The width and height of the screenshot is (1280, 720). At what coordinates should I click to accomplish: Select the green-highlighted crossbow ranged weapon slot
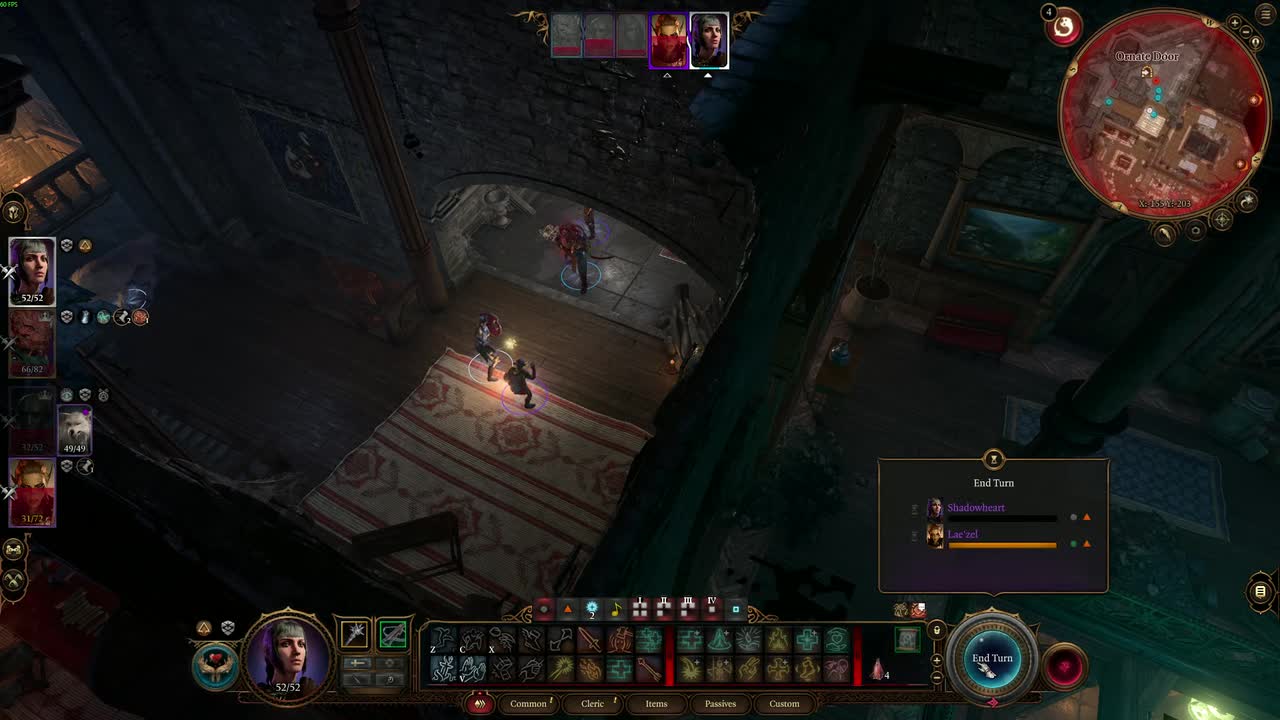click(393, 633)
